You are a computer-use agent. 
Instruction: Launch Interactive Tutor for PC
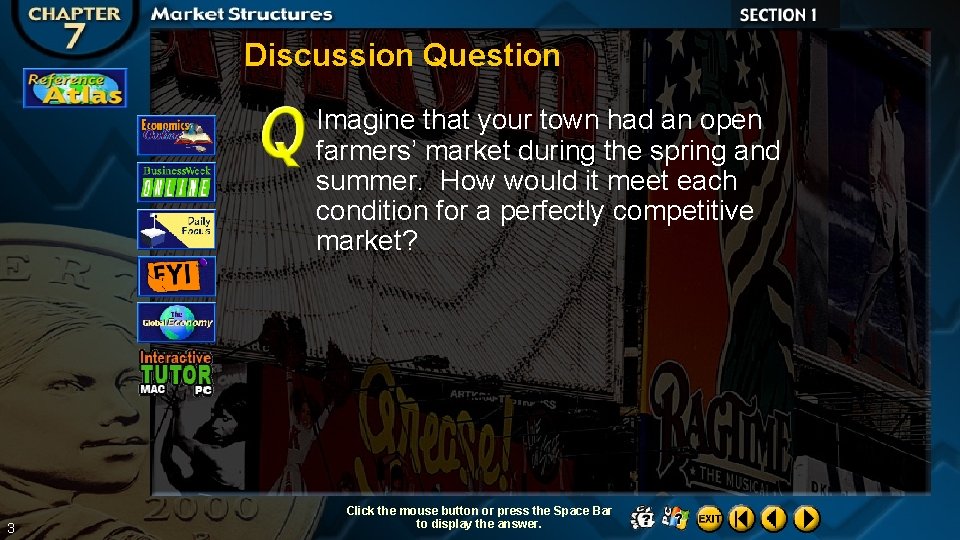pyautogui.click(x=202, y=390)
